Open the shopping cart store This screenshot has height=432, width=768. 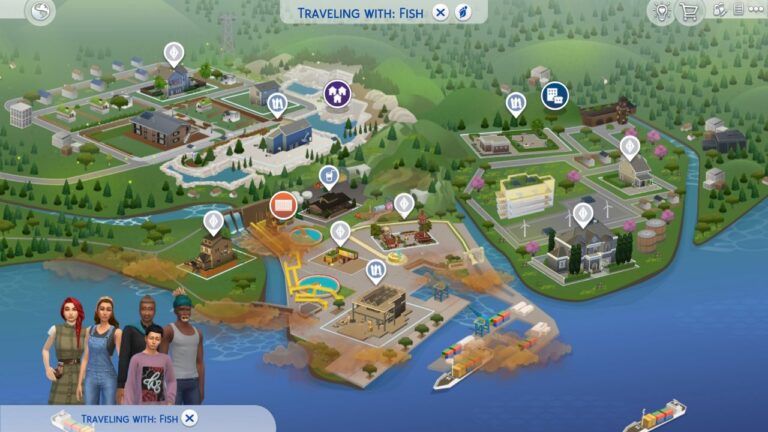coord(689,12)
